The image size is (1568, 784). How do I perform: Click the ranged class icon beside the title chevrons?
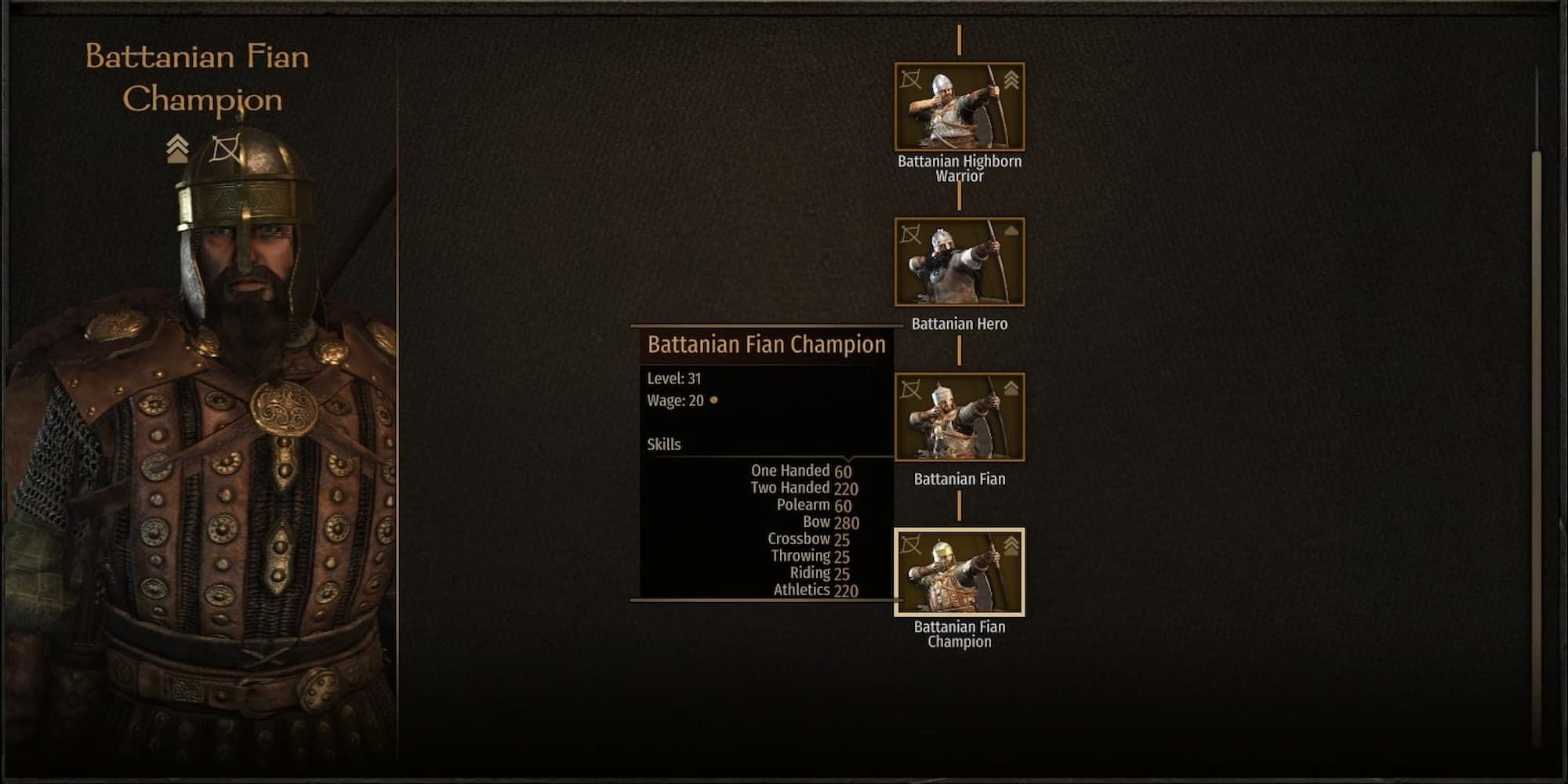[224, 147]
